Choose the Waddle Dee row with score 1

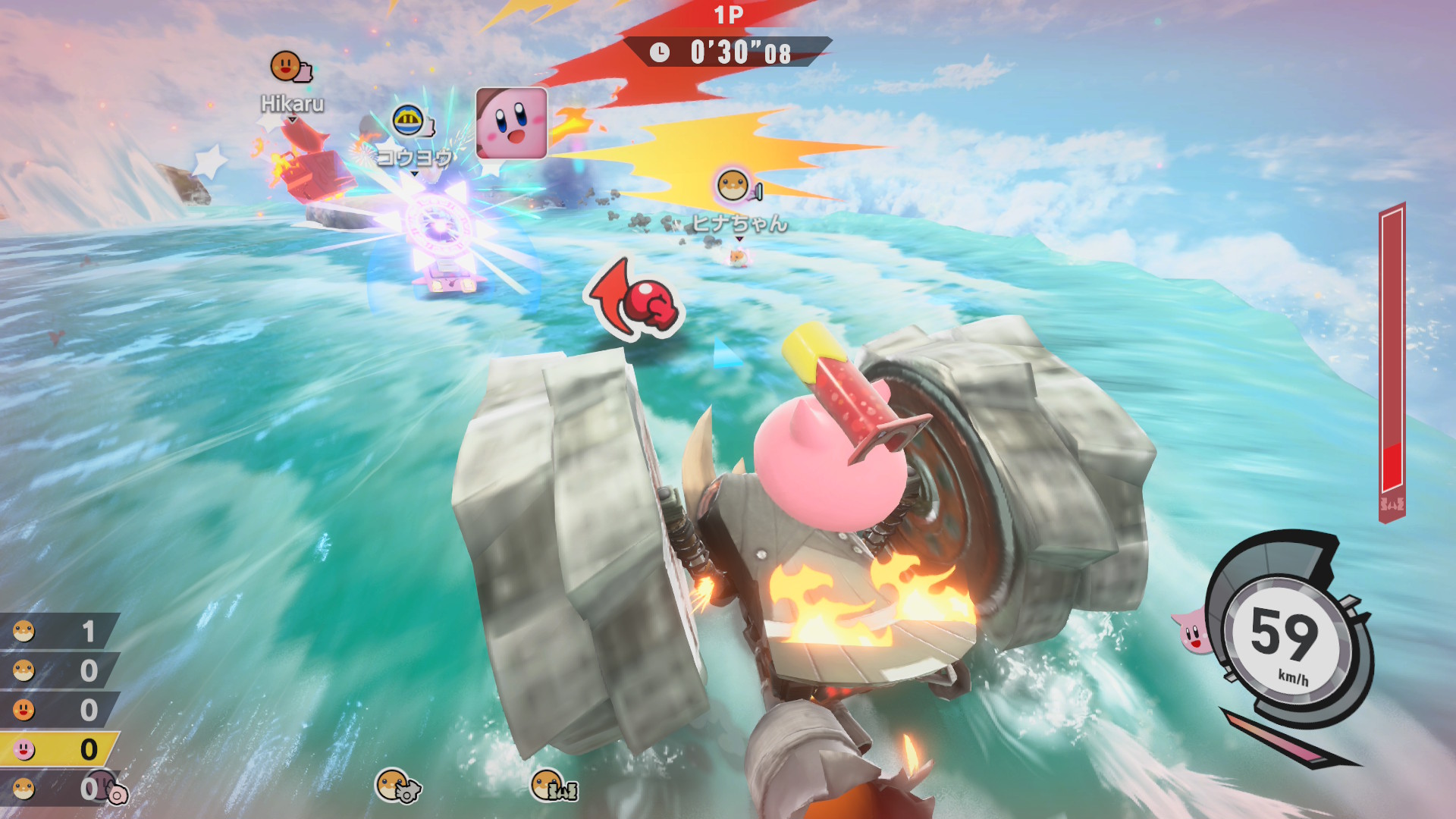58,631
